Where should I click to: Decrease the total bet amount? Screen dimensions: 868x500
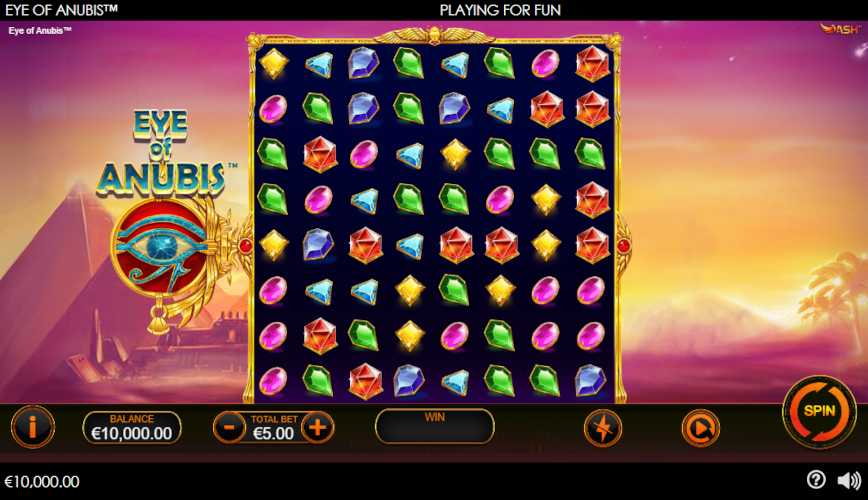click(229, 427)
